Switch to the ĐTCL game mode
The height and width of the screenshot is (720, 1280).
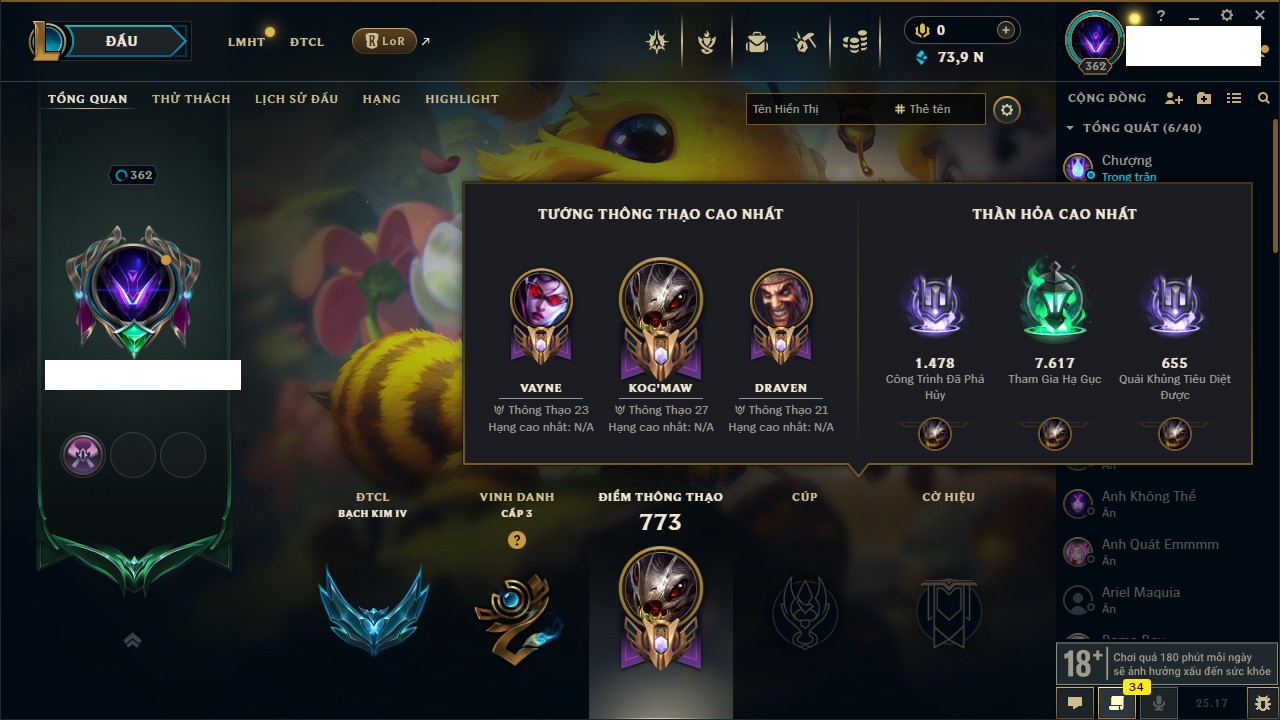306,42
